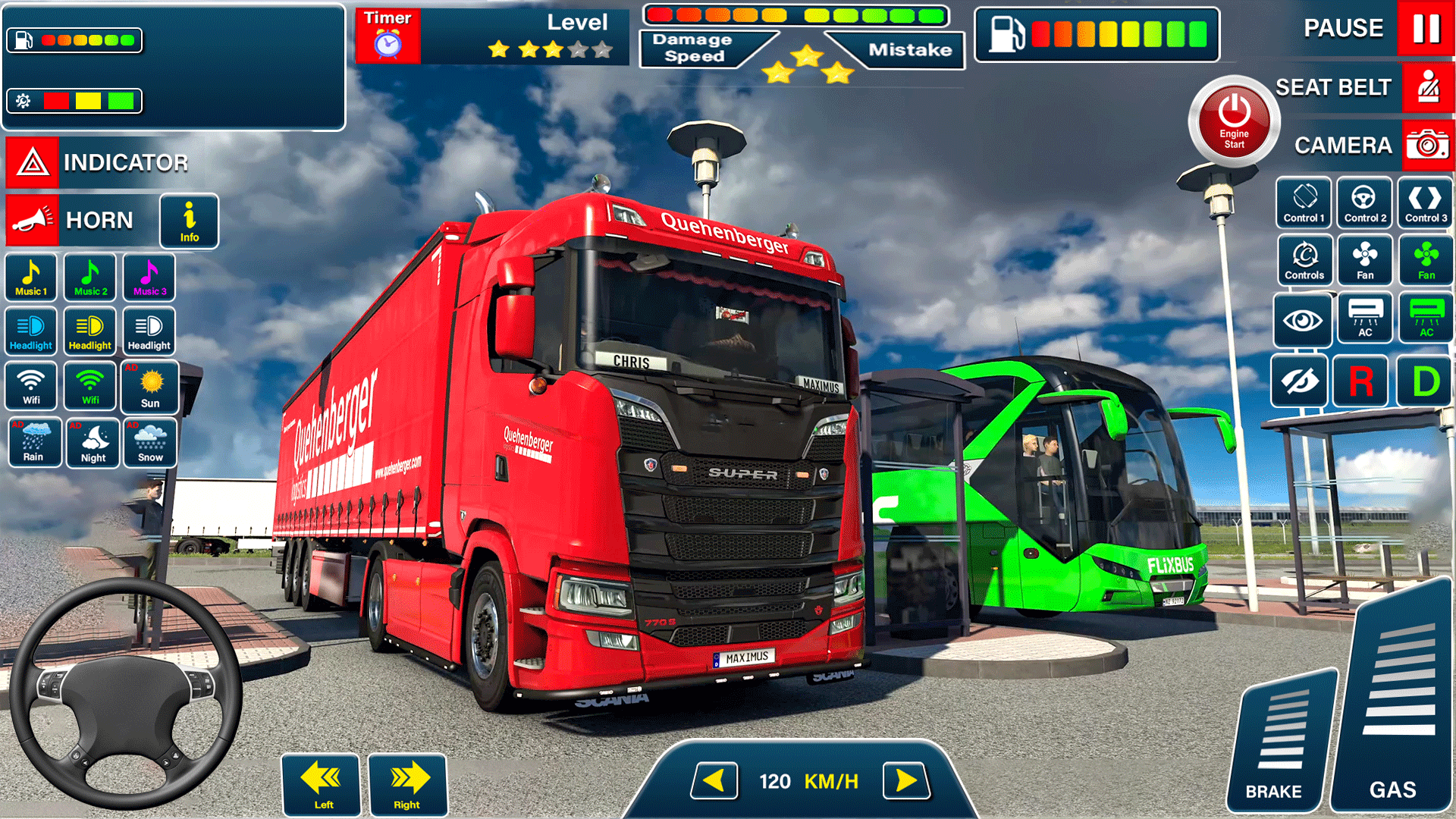Viewport: 1456px width, 819px height.
Task: Toggle the Fan on
Action: point(1364,260)
